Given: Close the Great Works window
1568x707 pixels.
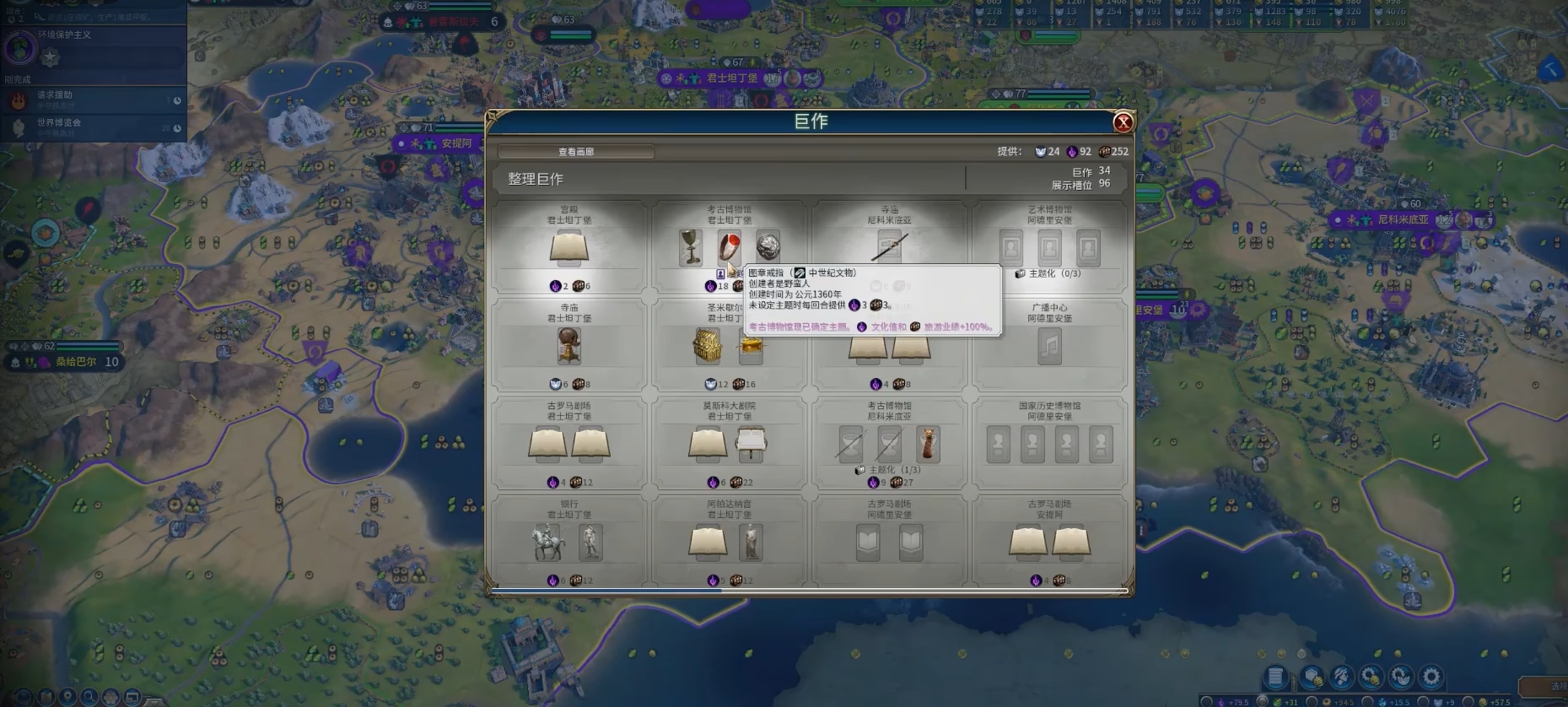Looking at the screenshot, I should coord(1123,123).
